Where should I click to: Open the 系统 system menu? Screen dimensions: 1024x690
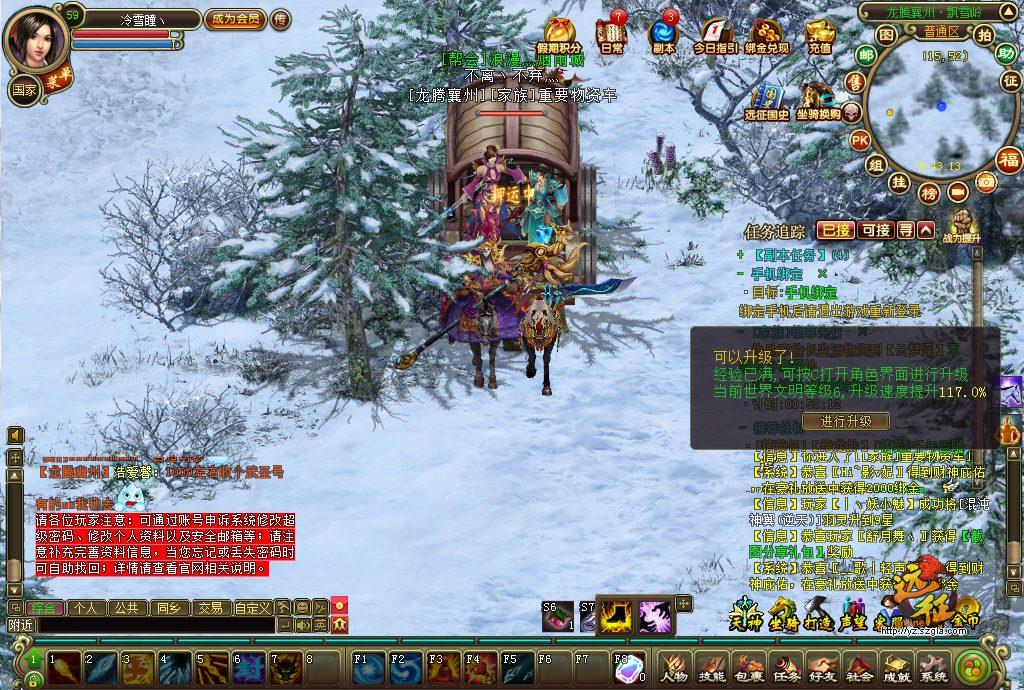tap(934, 667)
